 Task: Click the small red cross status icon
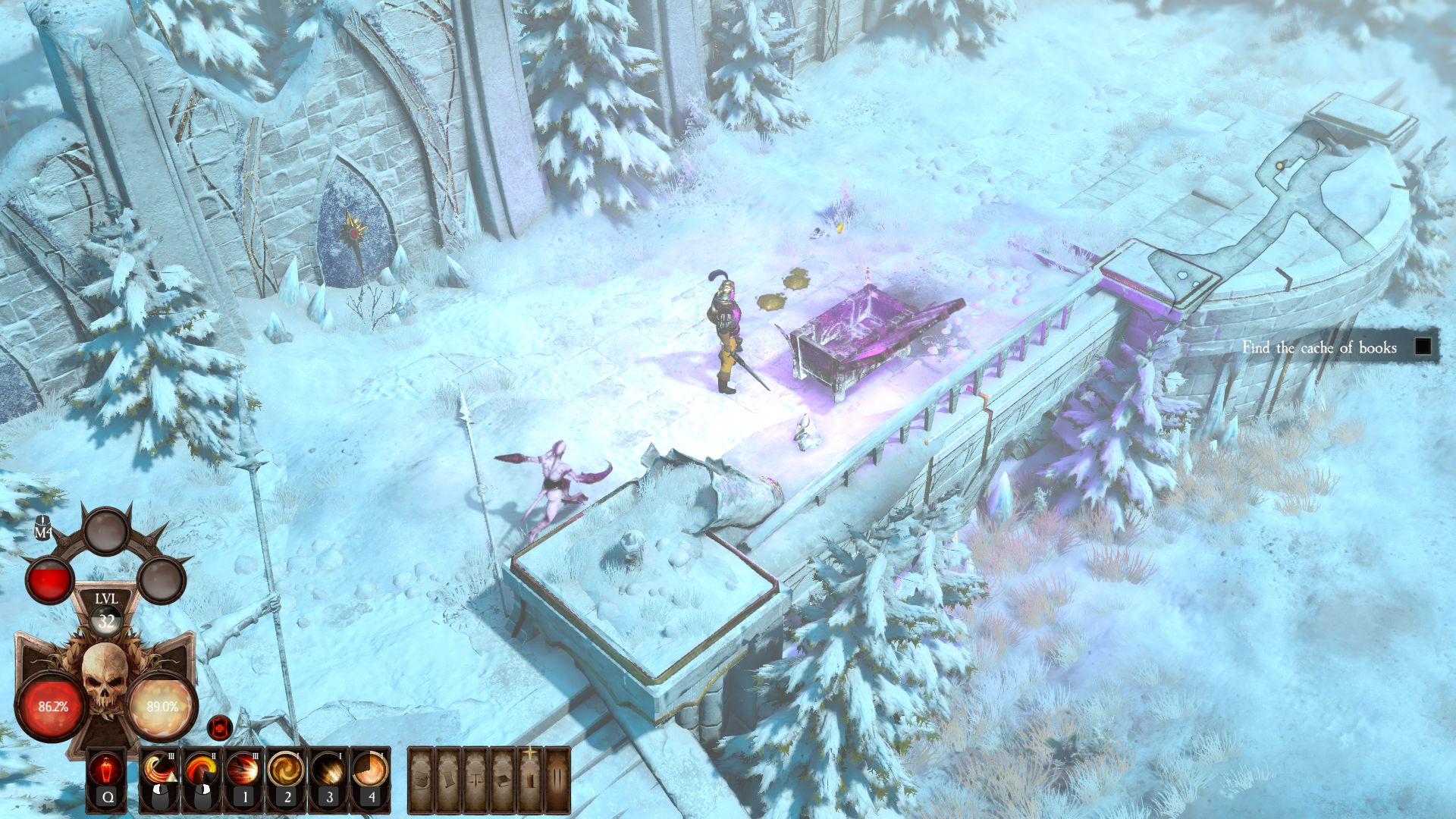[x=219, y=728]
